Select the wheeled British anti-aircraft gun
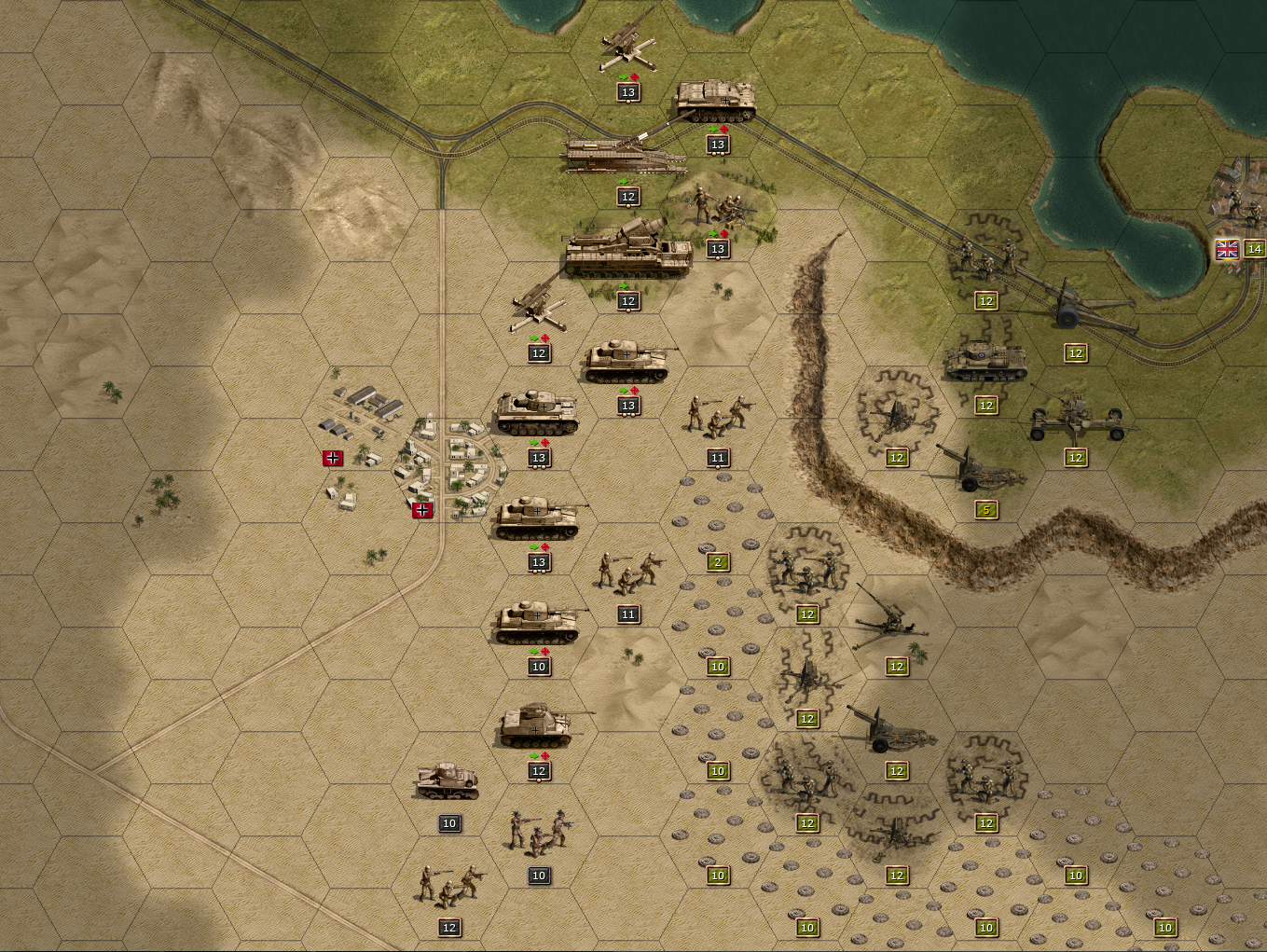 [1077, 416]
